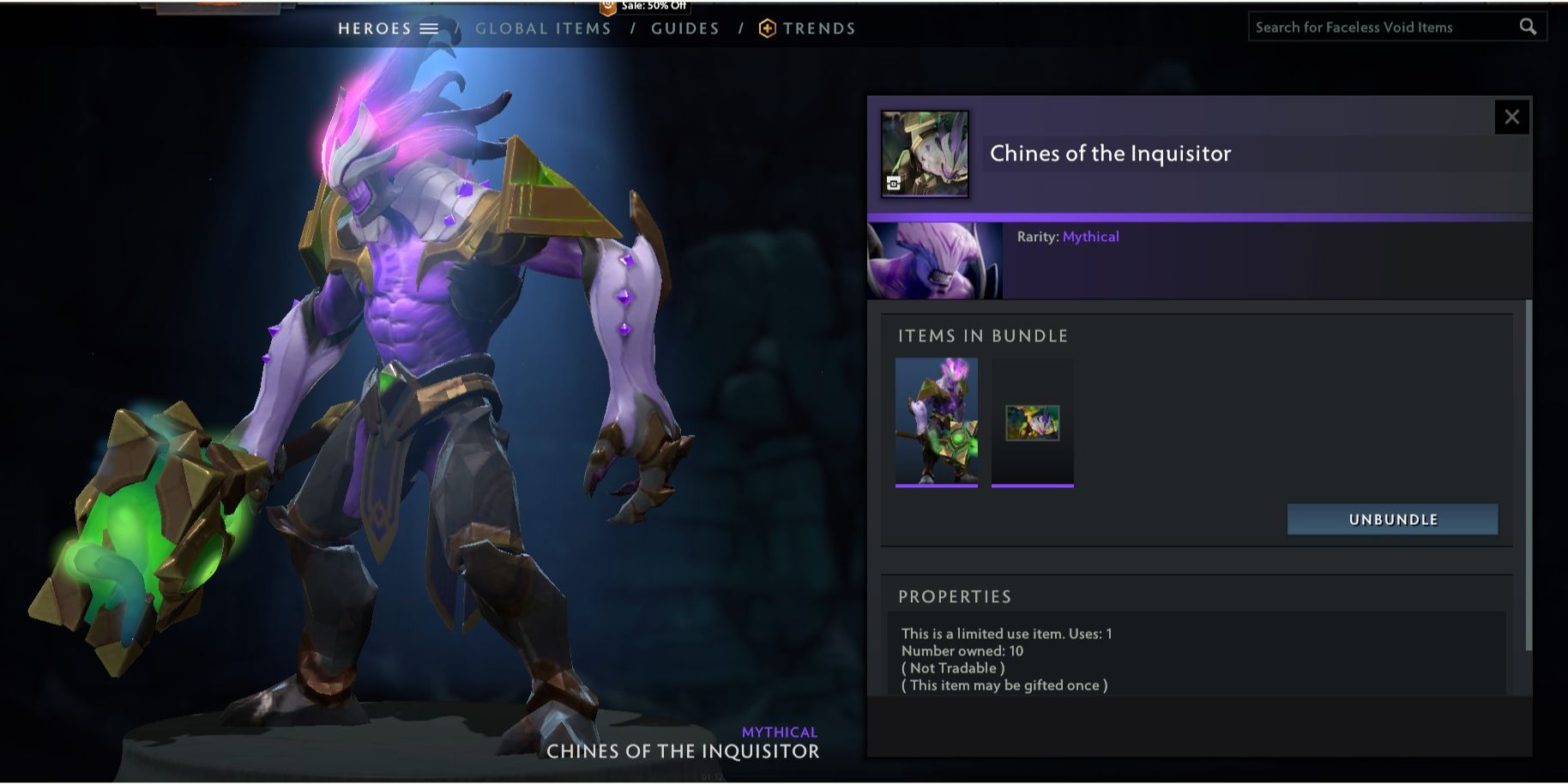1568x784 pixels.
Task: Open the 50% off sale banner
Action: [644, 7]
